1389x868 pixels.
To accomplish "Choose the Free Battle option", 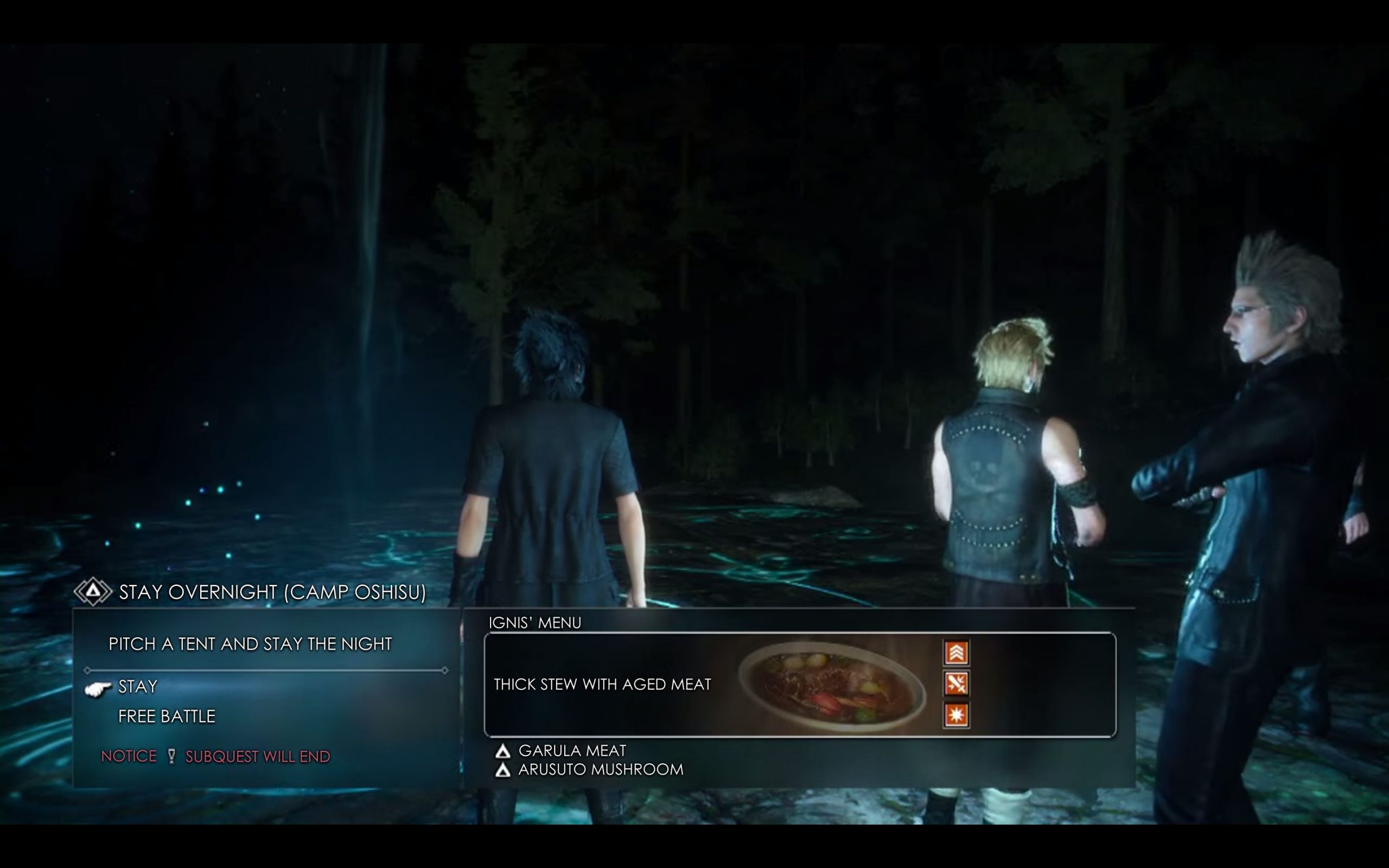I will (x=167, y=717).
